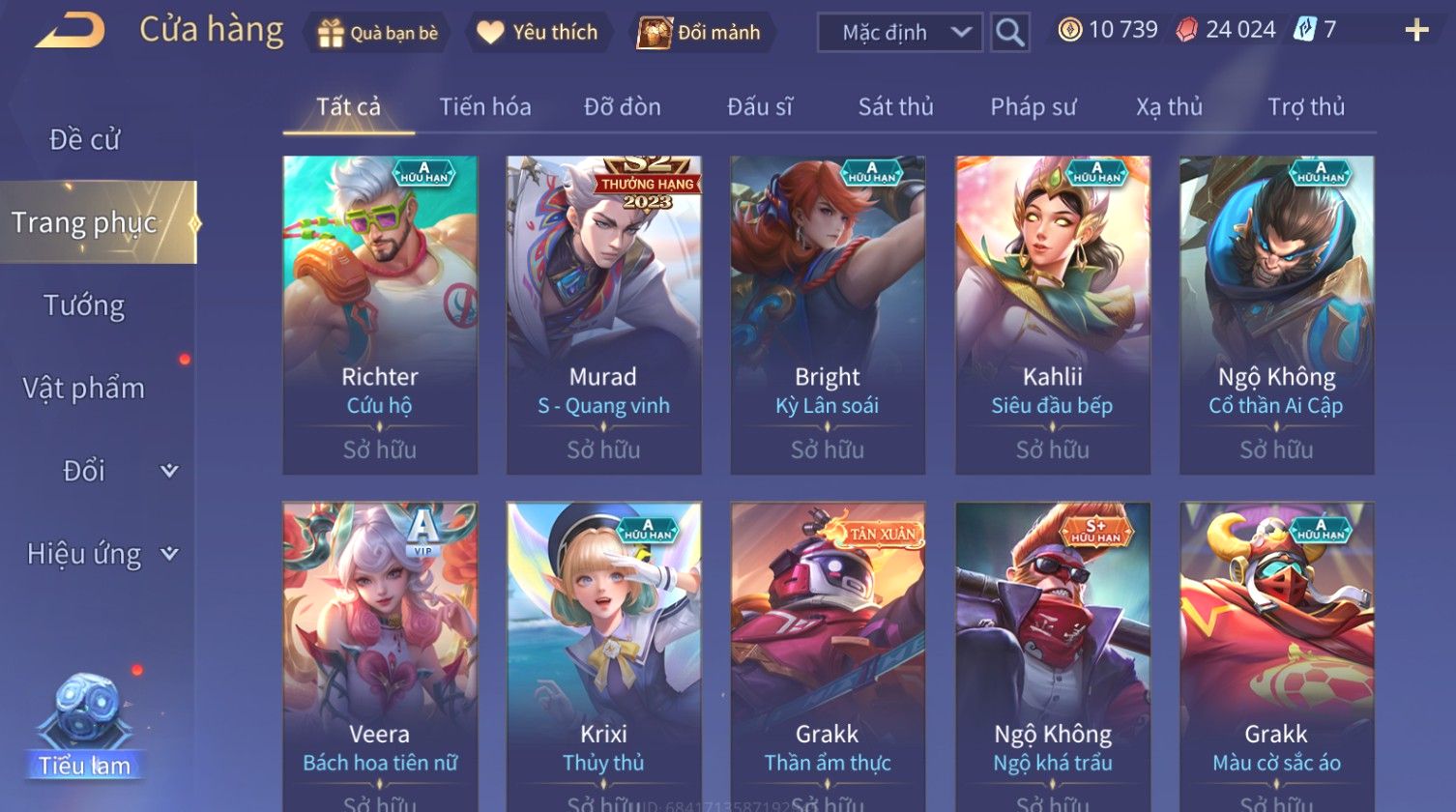Screen dimensions: 1456x812
Task: Open the Tướng heroes section
Action: click(x=85, y=305)
